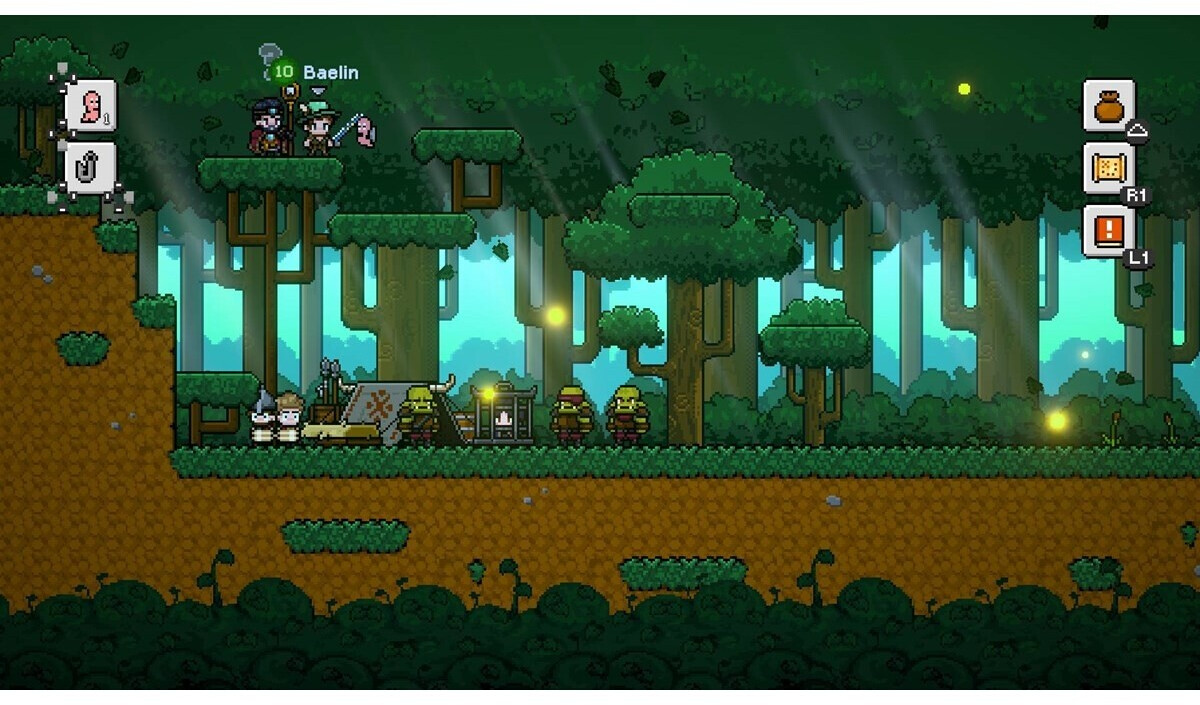Open the brown inventory bag
Image resolution: width=1200 pixels, height=705 pixels.
(1109, 105)
